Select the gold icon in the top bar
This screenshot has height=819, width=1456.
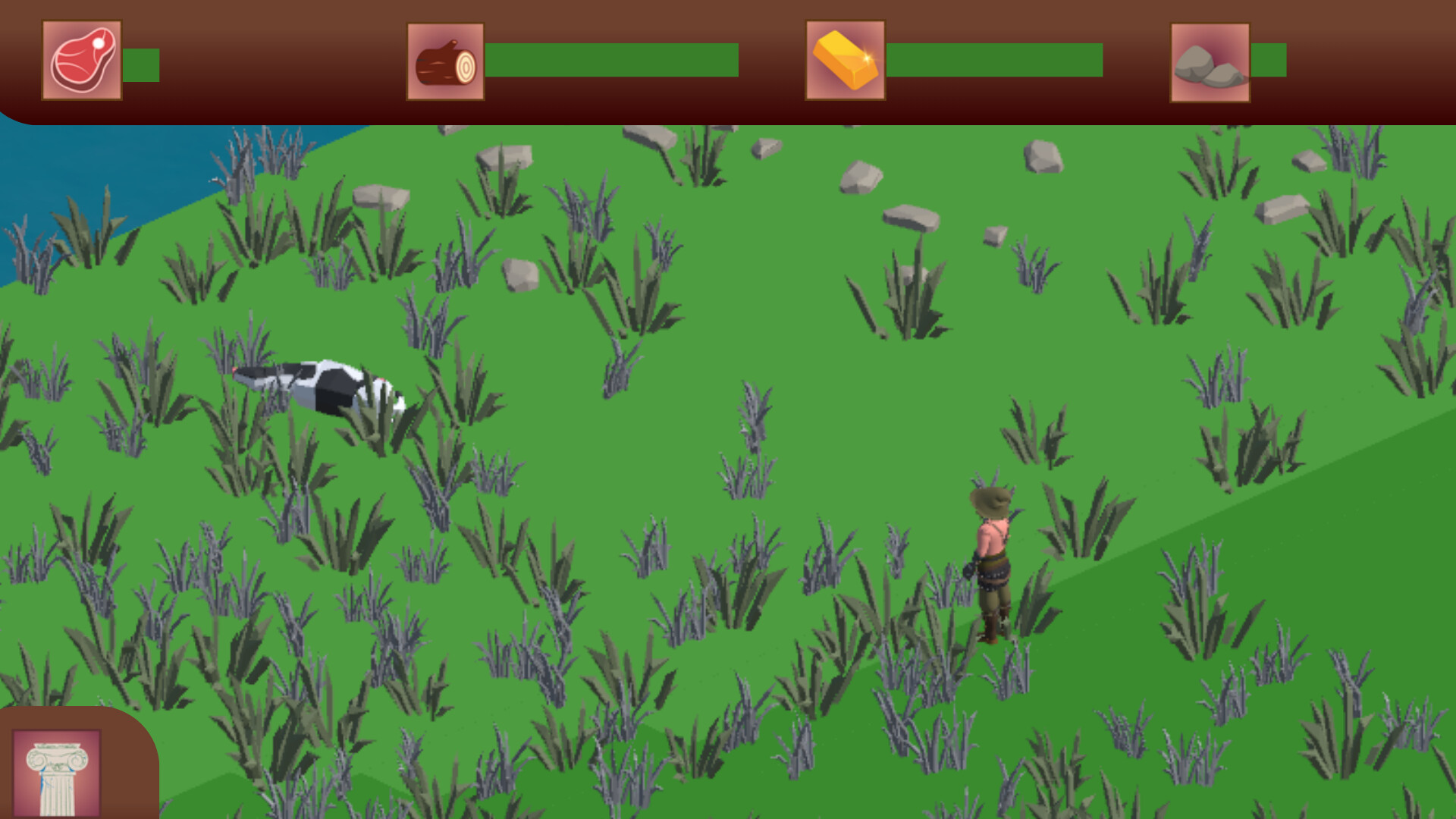click(x=844, y=61)
